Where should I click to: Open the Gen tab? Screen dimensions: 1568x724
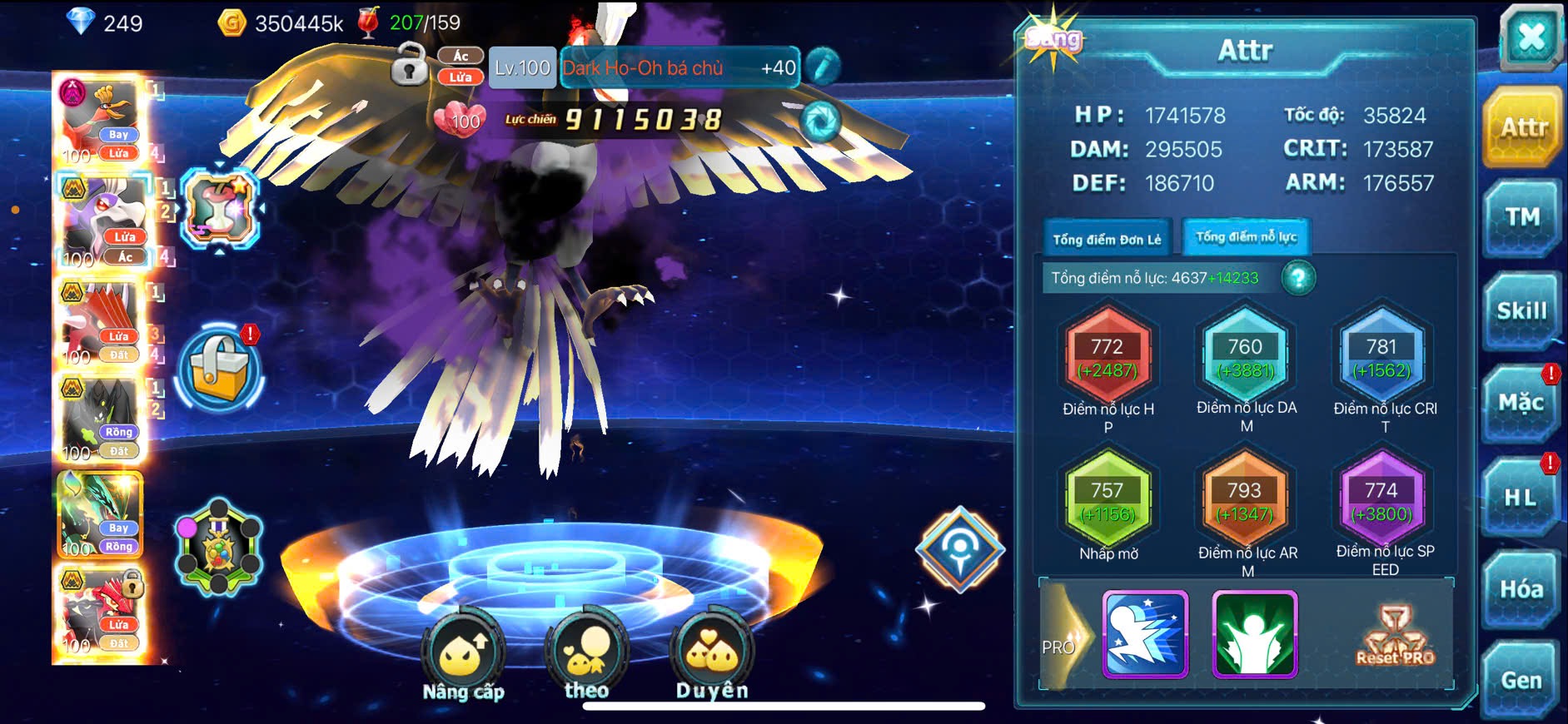click(x=1521, y=681)
